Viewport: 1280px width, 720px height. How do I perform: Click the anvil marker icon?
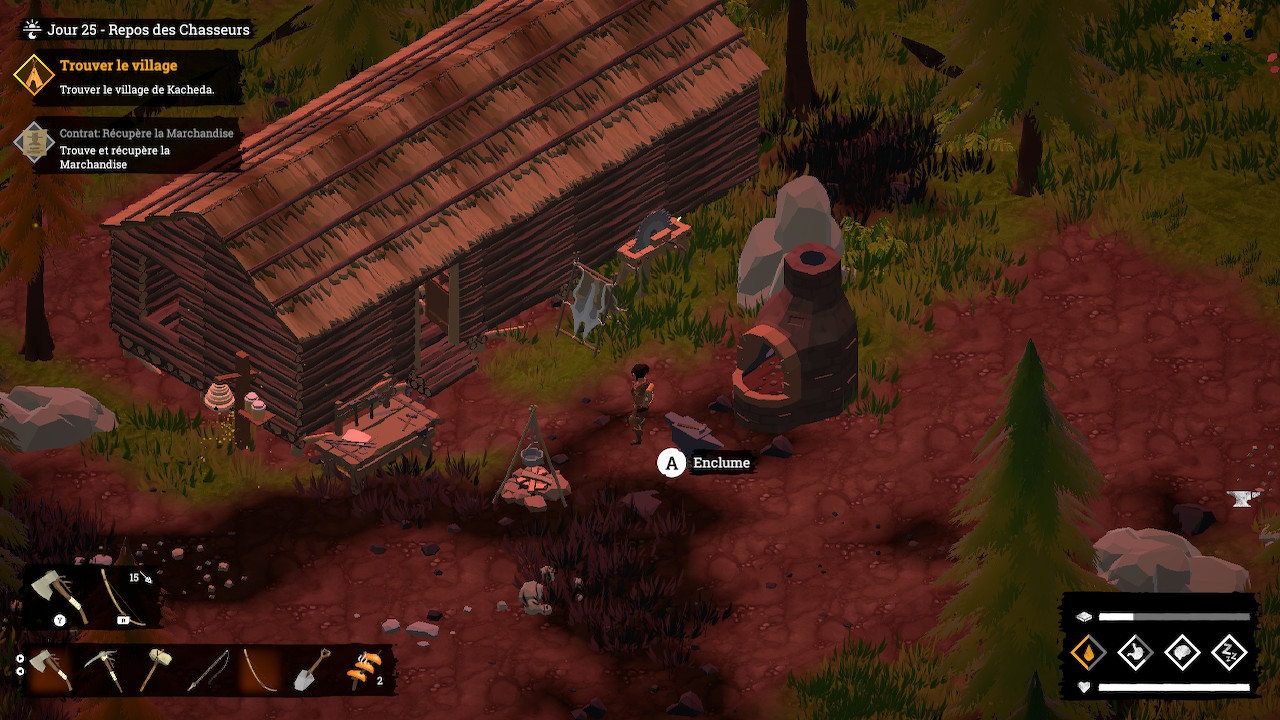(x=1242, y=498)
